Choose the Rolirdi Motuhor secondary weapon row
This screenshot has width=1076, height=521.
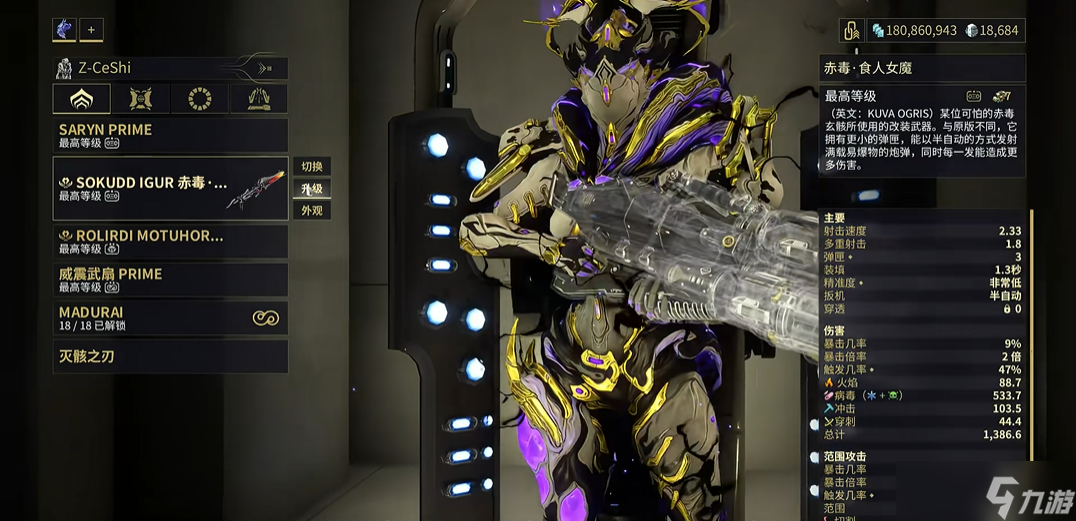point(170,241)
